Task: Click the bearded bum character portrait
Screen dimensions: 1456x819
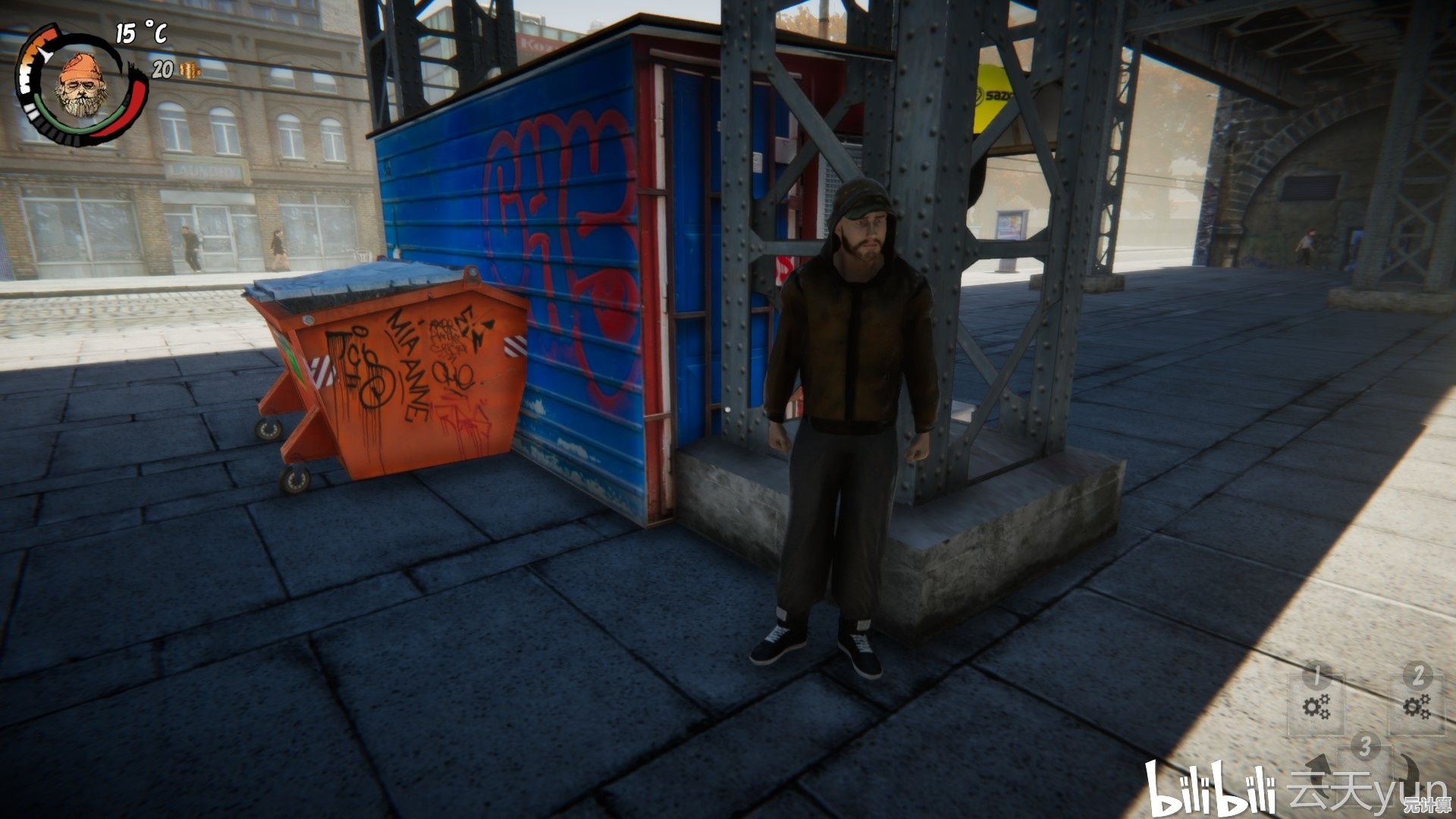Action: (x=81, y=85)
